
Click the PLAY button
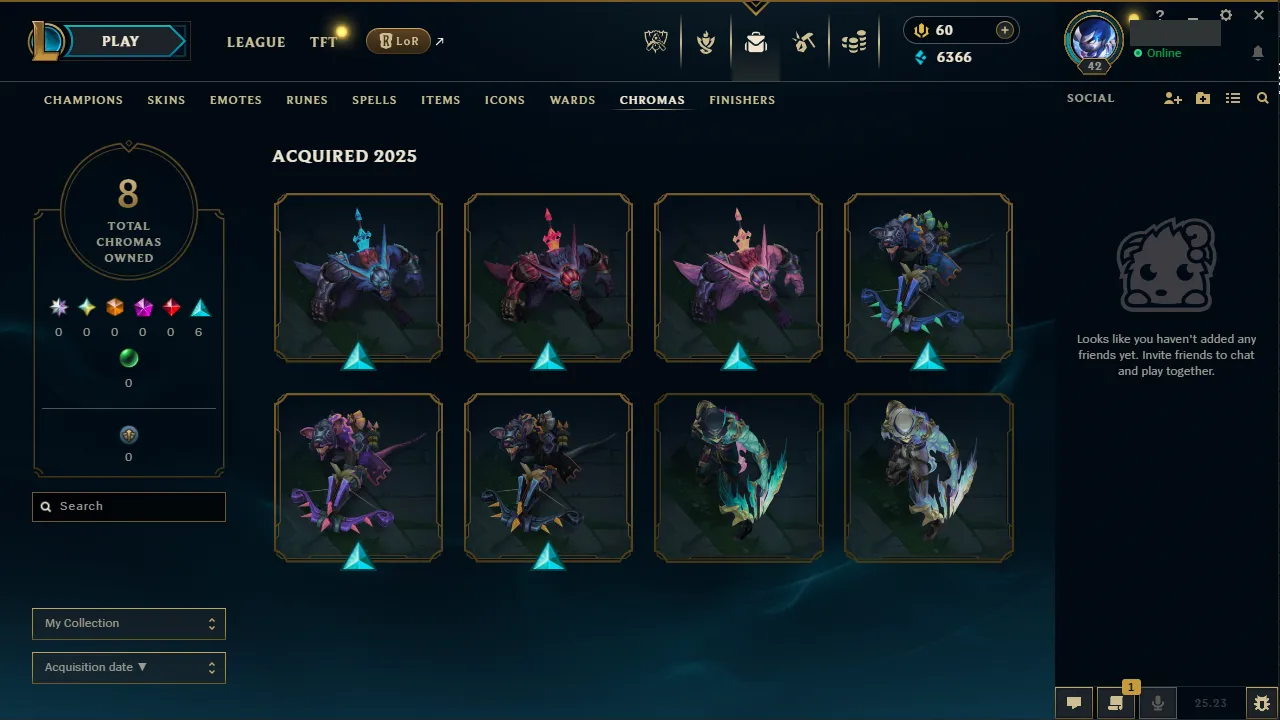(x=119, y=41)
